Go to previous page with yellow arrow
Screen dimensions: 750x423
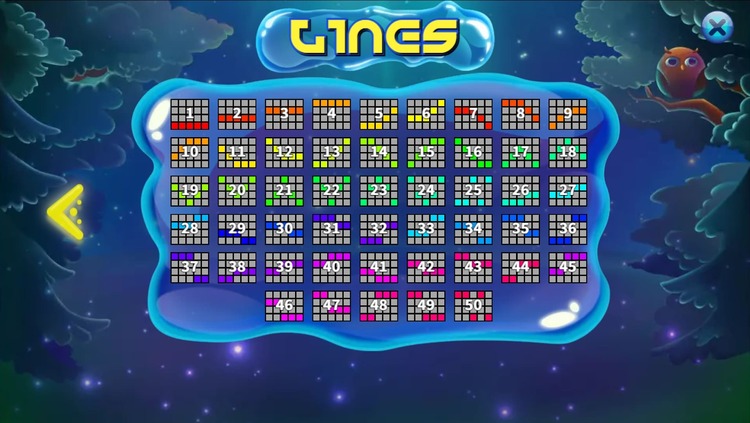coord(66,211)
